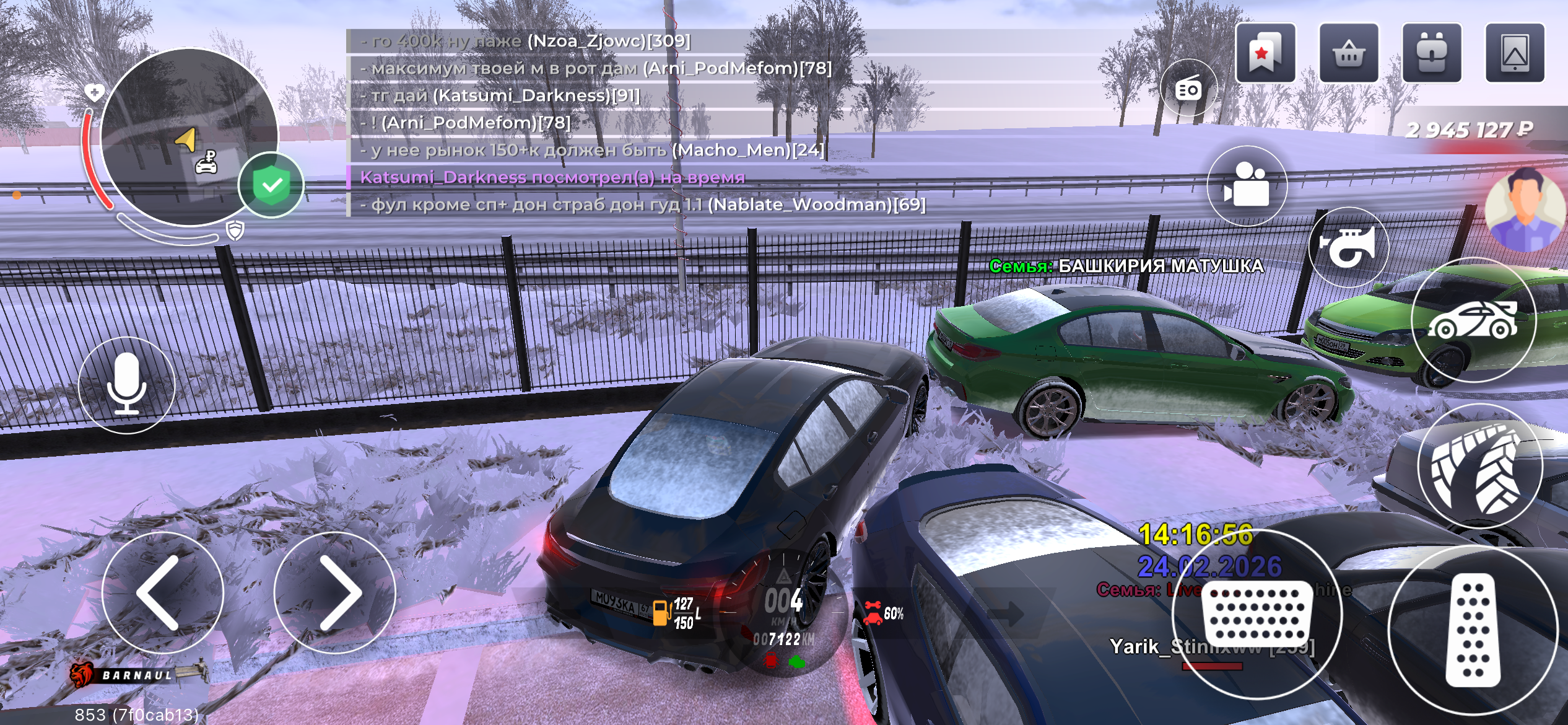This screenshot has width=1568, height=725.
Task: Tap the microphone voice chat button
Action: coord(127,384)
